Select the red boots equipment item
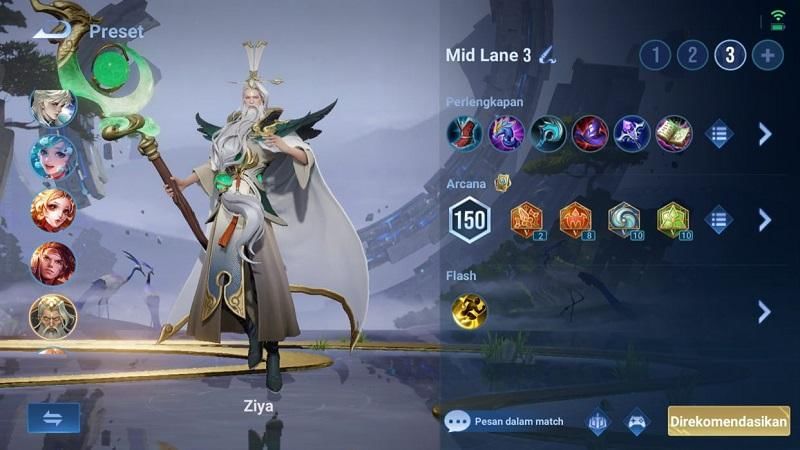The image size is (800, 450). pyautogui.click(x=464, y=134)
